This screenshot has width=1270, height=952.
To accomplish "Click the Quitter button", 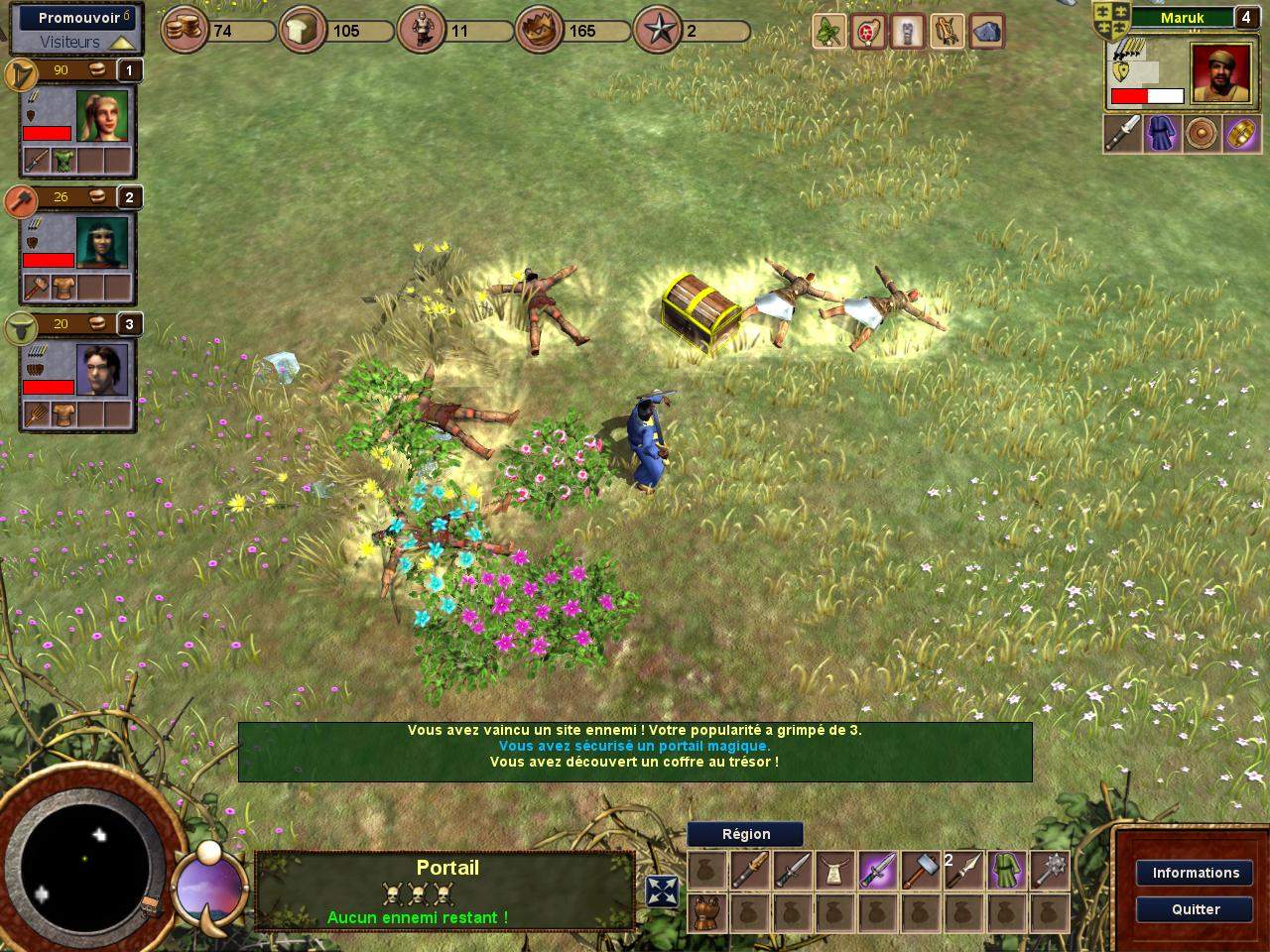I will (x=1195, y=909).
